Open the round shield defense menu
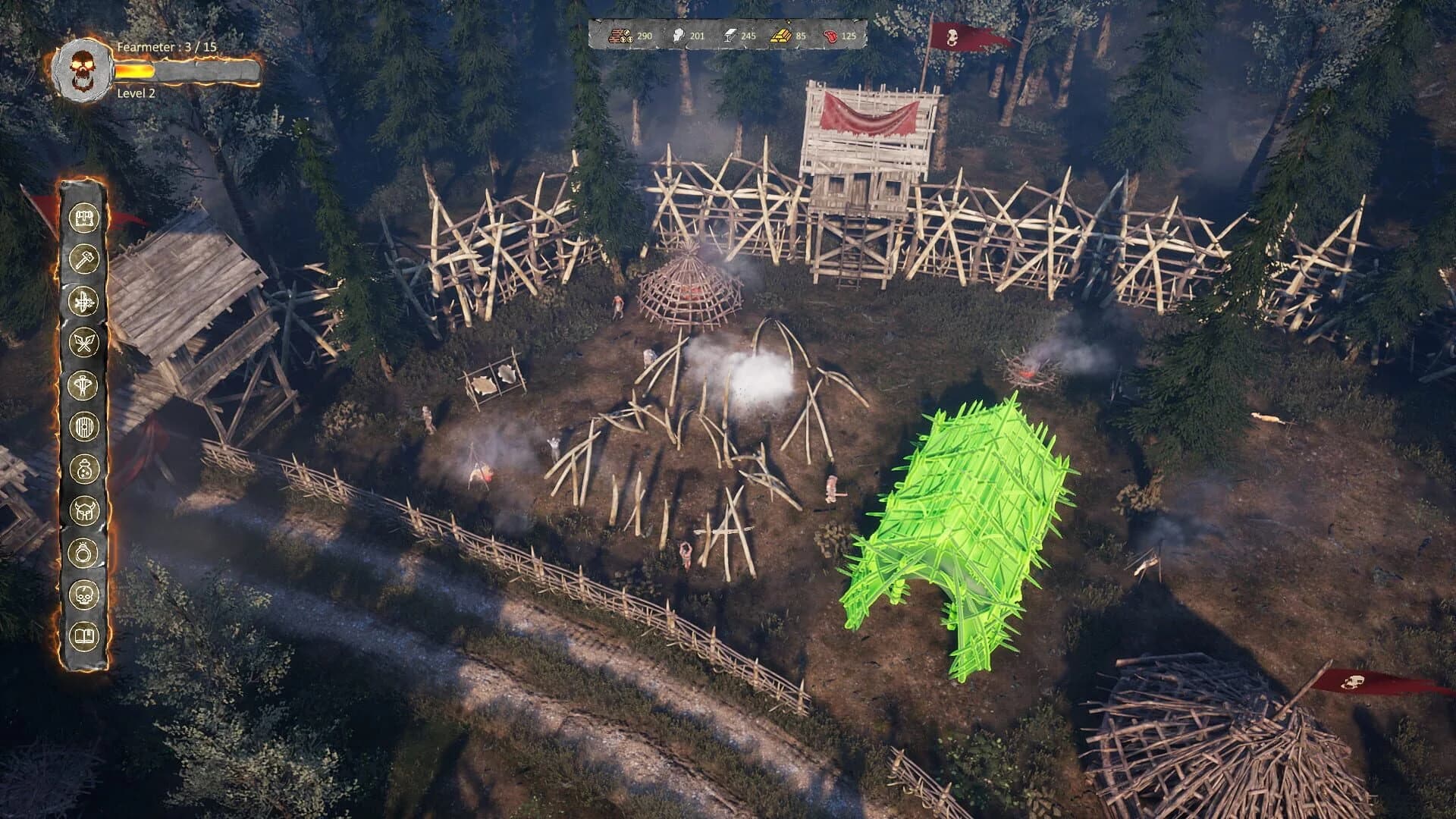Image resolution: width=1456 pixels, height=819 pixels. point(83,426)
